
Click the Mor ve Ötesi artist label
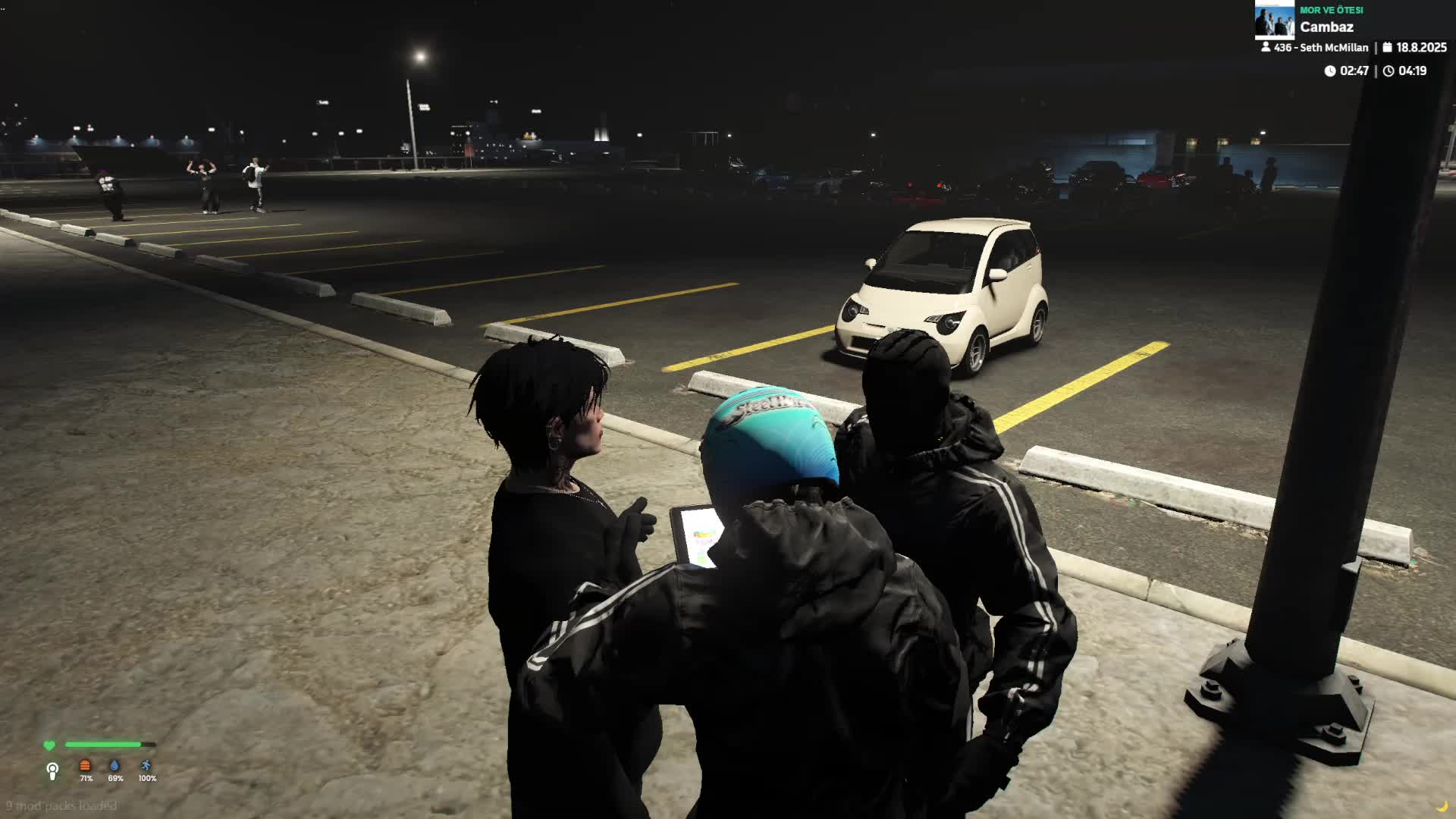(x=1331, y=10)
